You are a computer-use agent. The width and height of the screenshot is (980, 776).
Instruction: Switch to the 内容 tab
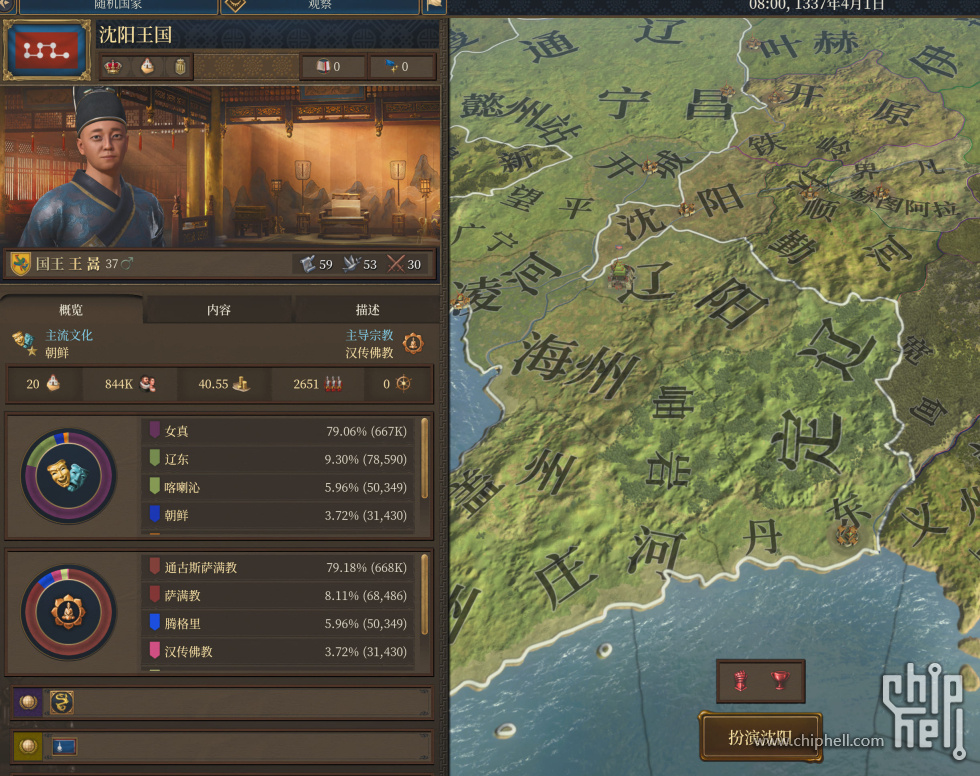click(218, 310)
